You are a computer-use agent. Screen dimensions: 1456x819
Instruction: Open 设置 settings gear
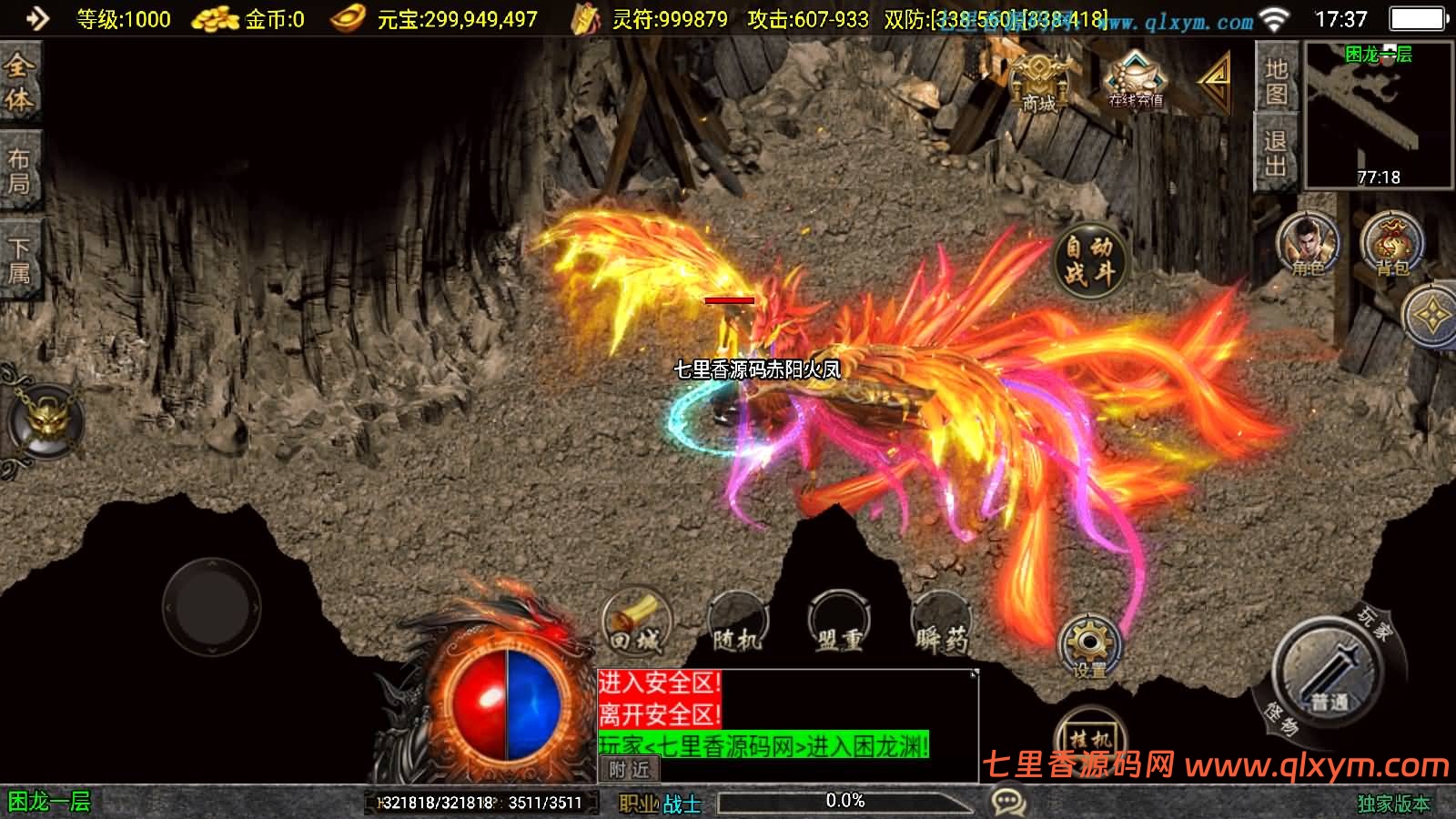click(x=1089, y=646)
